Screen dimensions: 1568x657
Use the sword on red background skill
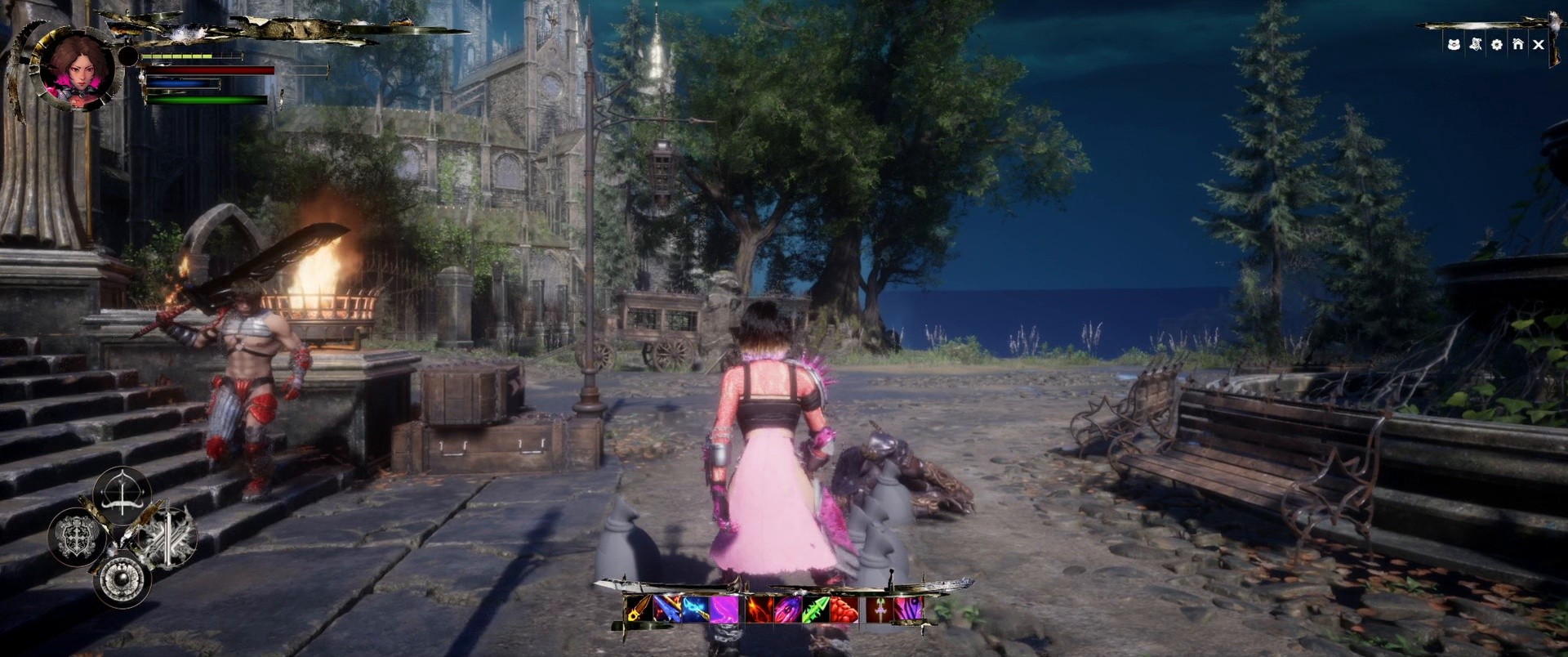click(x=881, y=610)
